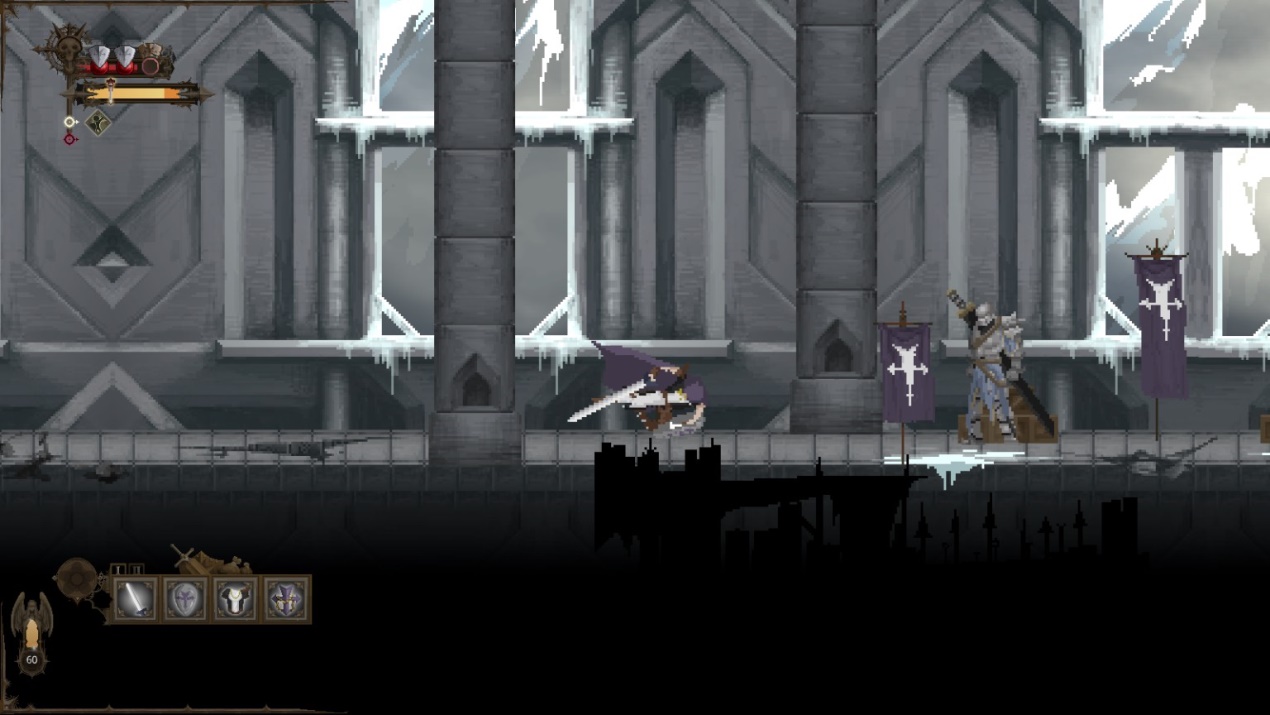The image size is (1270, 715).
Task: Click the diamond-shaped green status buff icon
Action: click(97, 123)
